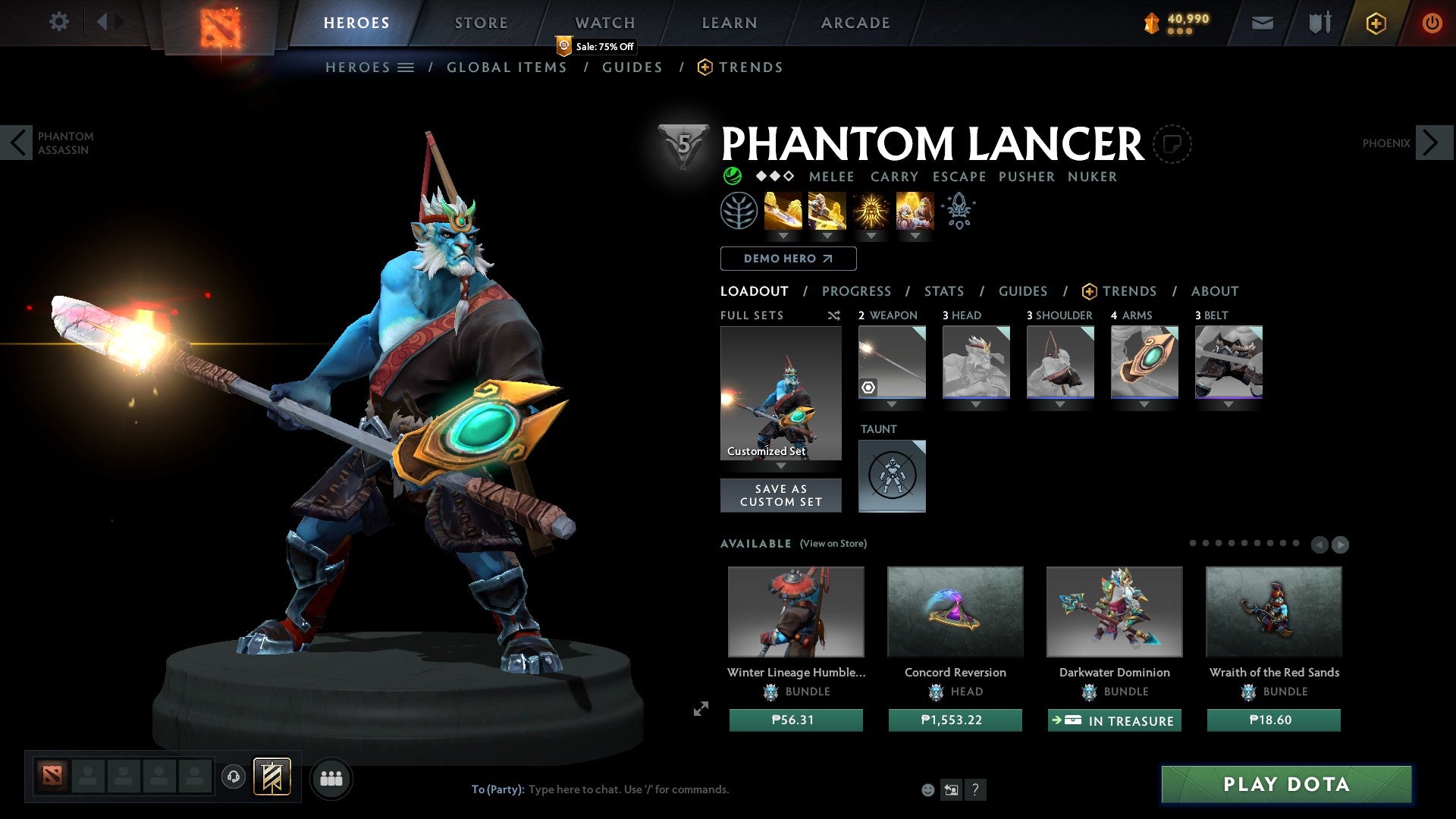
Task: Toggle the shuffle icon next to Full Sets
Action: [834, 315]
